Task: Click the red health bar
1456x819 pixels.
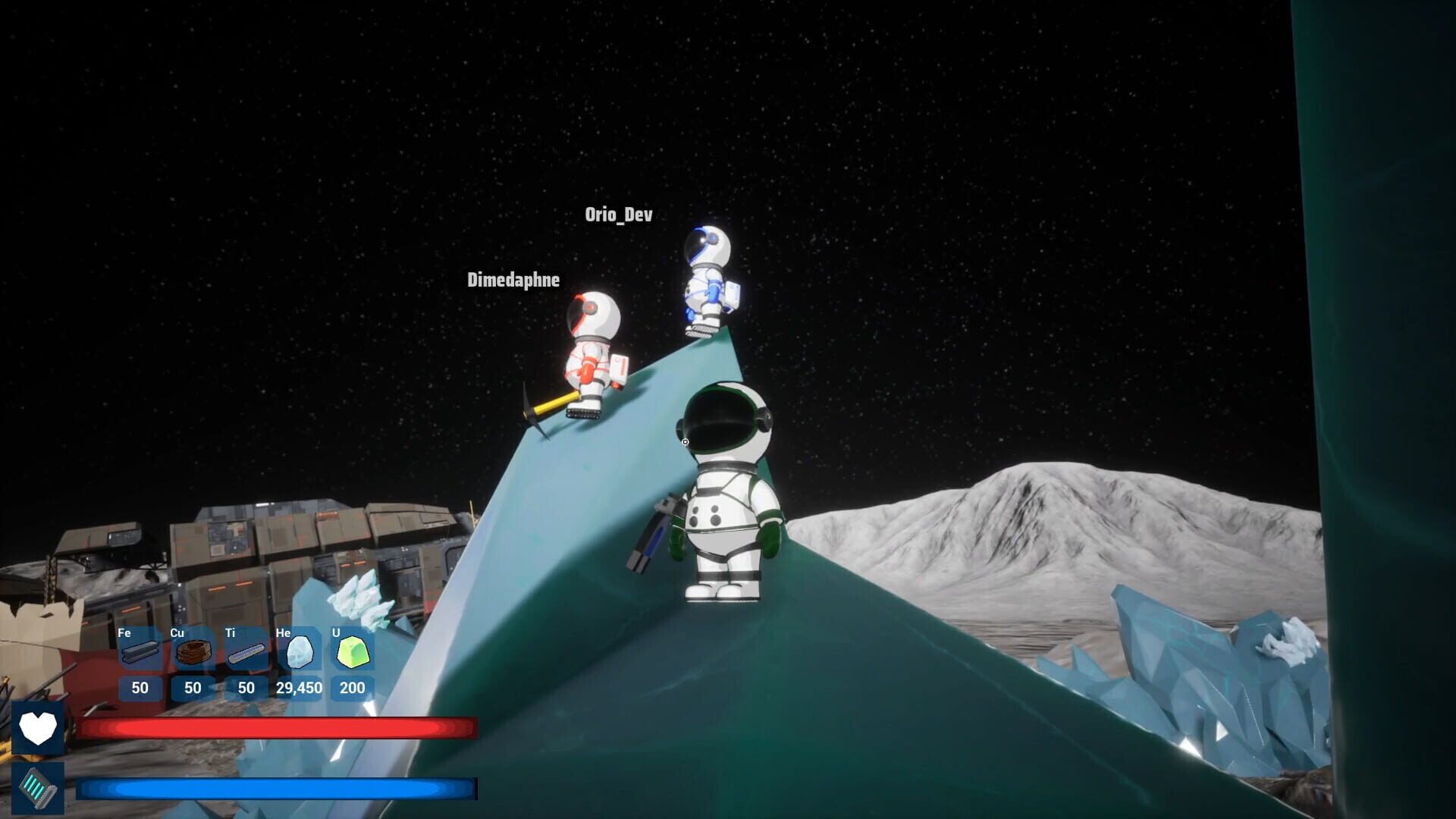Action: click(277, 729)
